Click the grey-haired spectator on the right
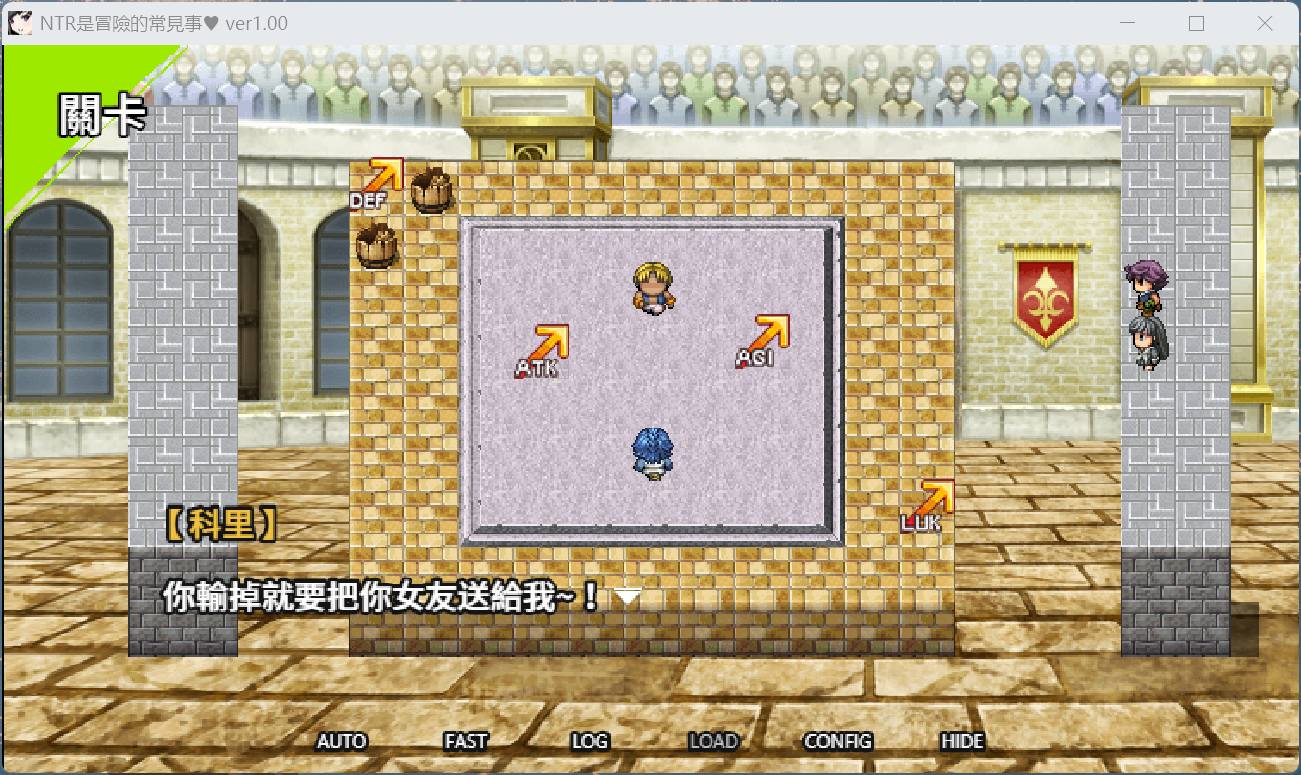This screenshot has width=1301, height=775. [1148, 335]
